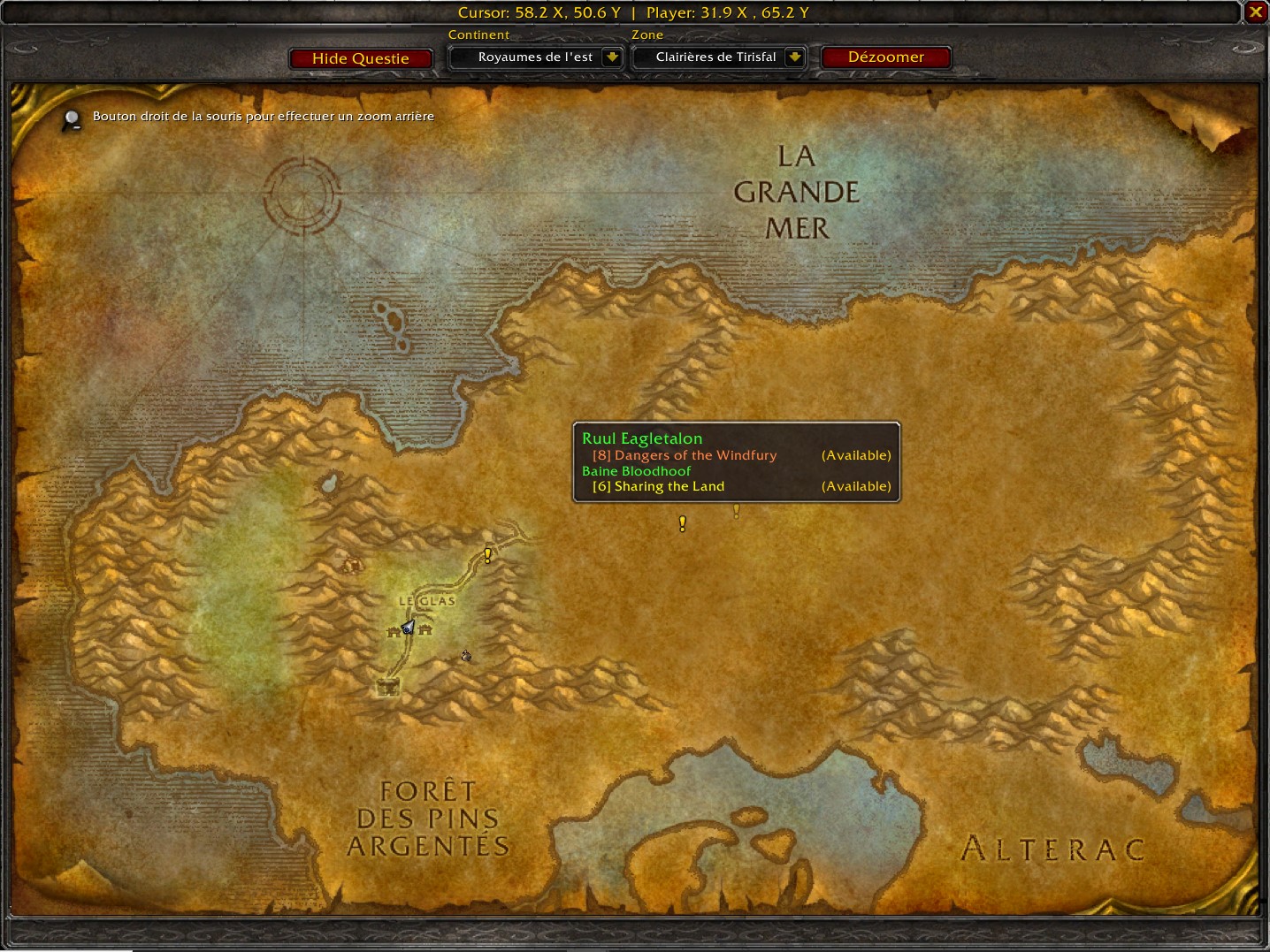Click the Hide Questie button

click(x=360, y=57)
